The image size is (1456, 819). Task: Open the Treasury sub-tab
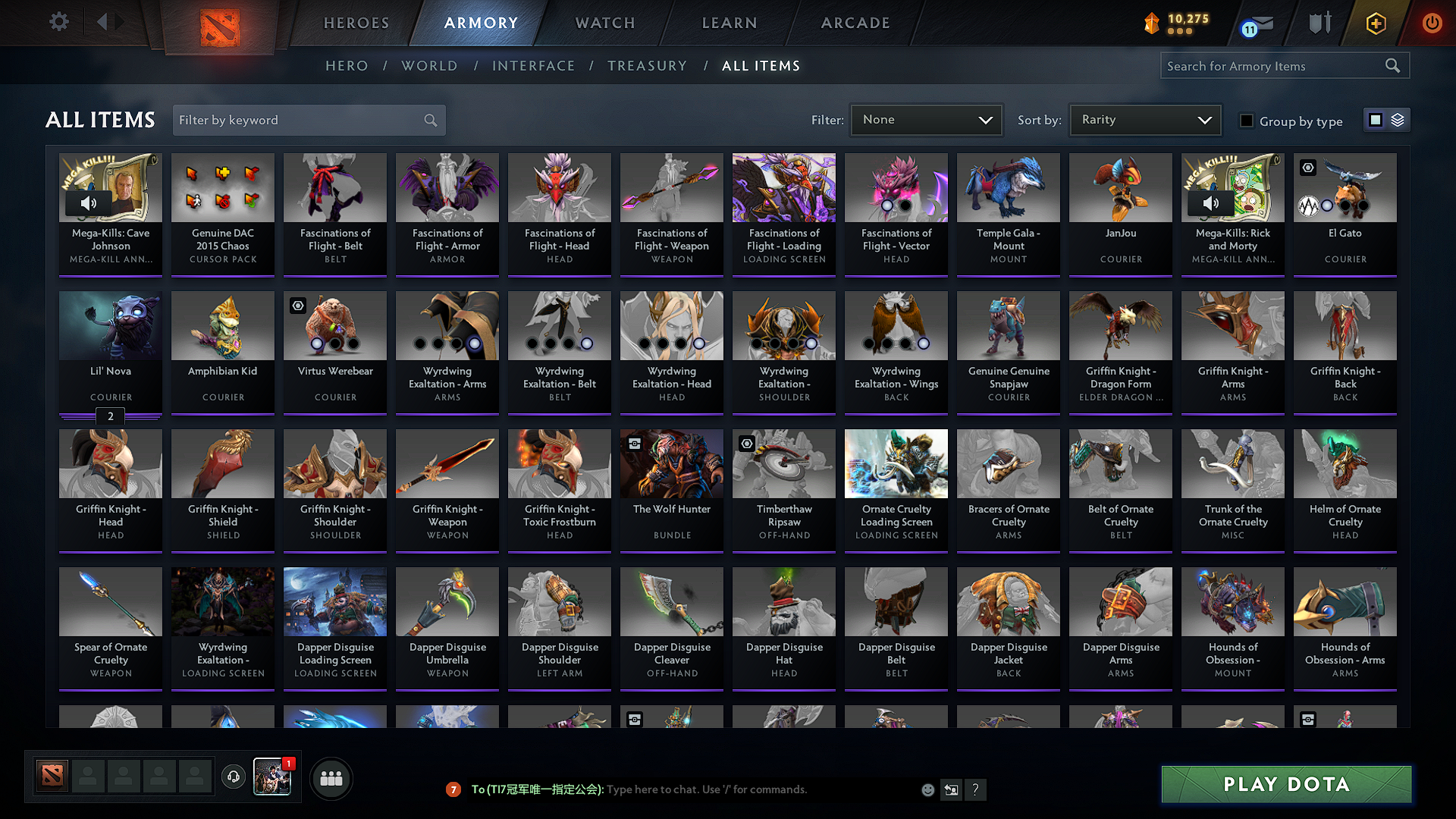coord(647,65)
